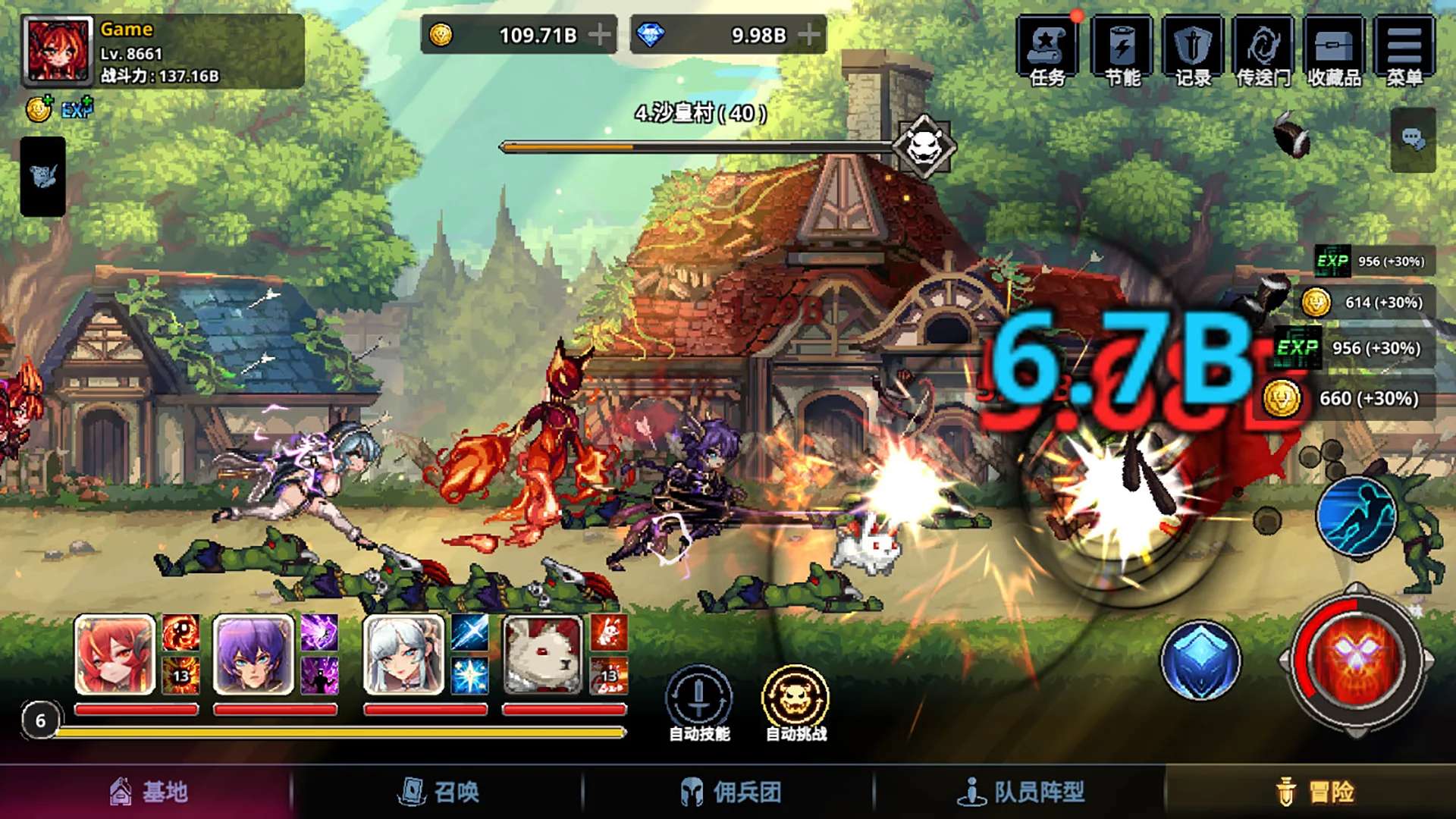Challenge the boss skull icon
The width and height of the screenshot is (1456, 819).
[924, 145]
